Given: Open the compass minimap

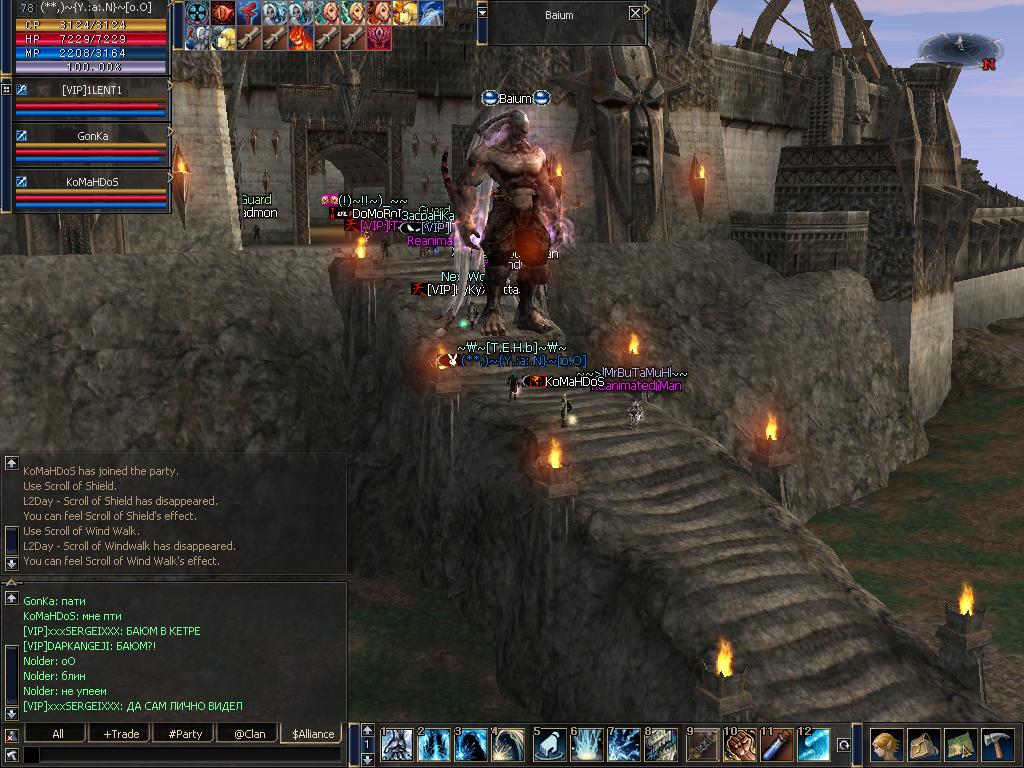Looking at the screenshot, I should point(960,47).
